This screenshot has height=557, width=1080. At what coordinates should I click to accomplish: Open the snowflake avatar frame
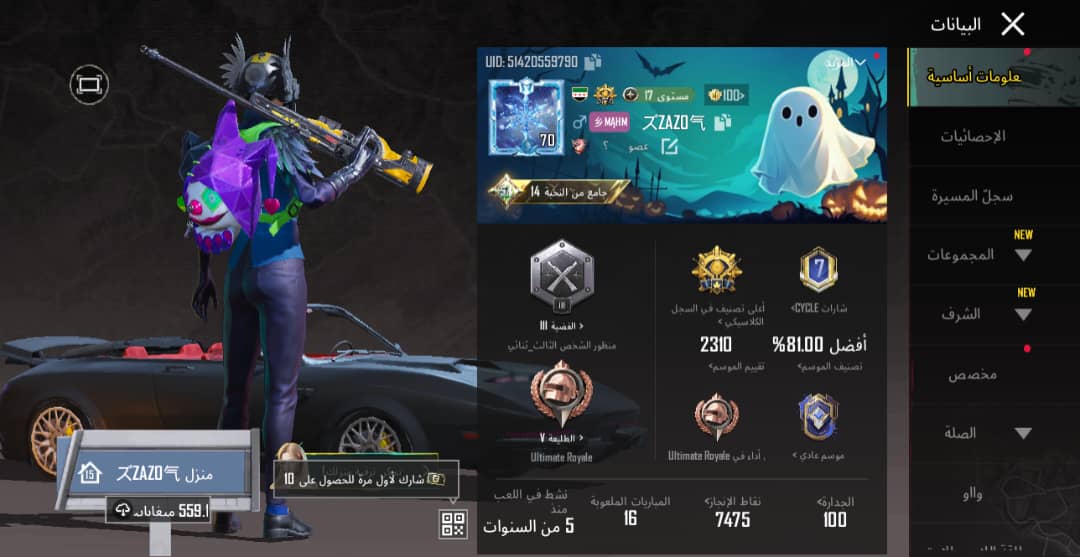[522, 118]
